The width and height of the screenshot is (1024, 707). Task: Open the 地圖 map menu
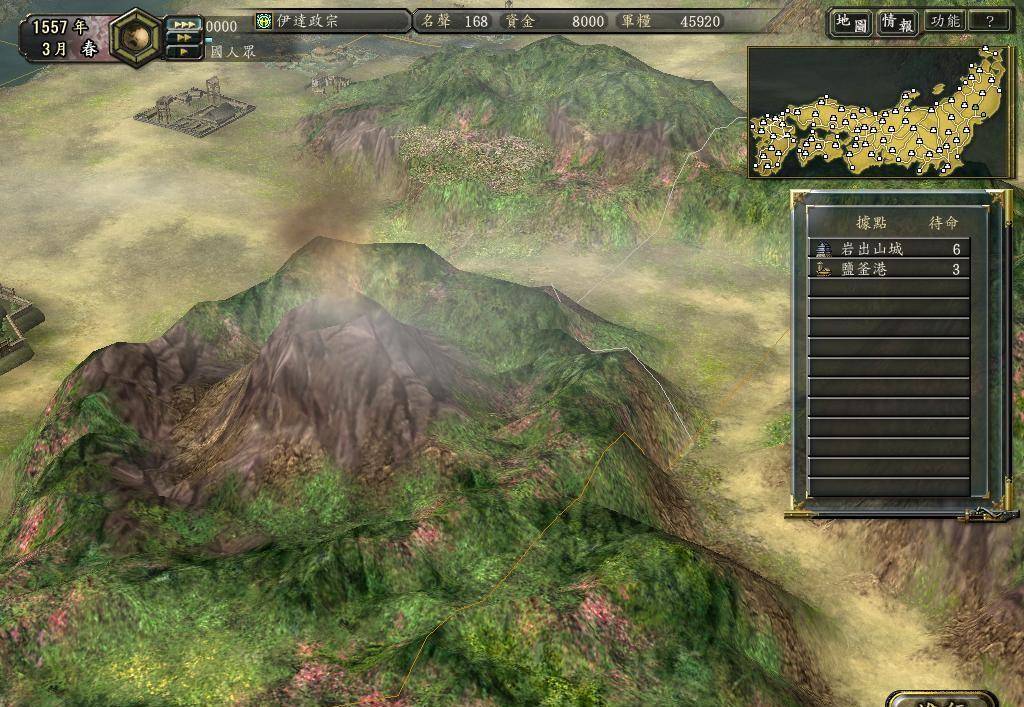tap(851, 22)
